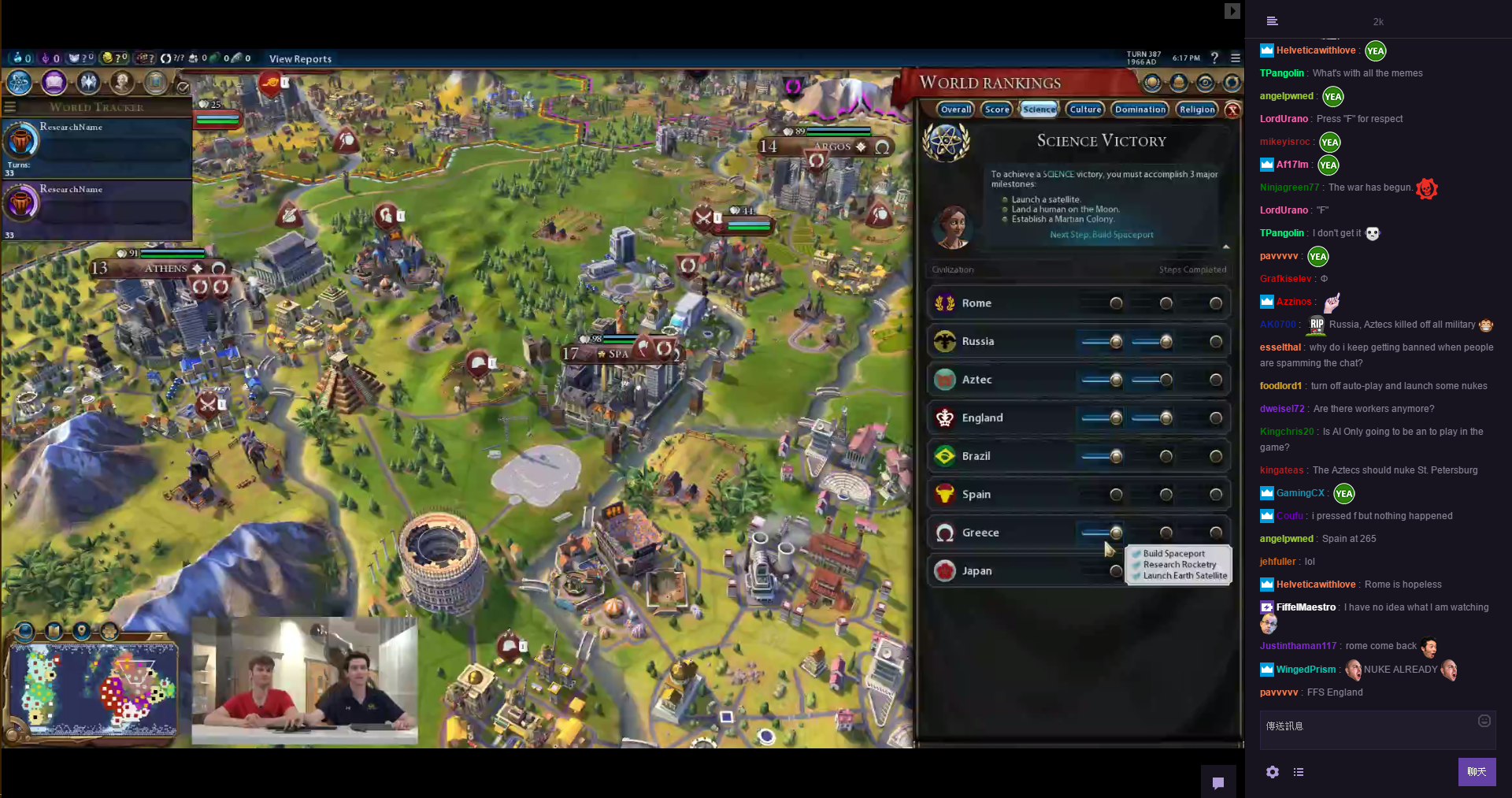Open the Score rankings tab
The image size is (1512, 798).
point(996,109)
